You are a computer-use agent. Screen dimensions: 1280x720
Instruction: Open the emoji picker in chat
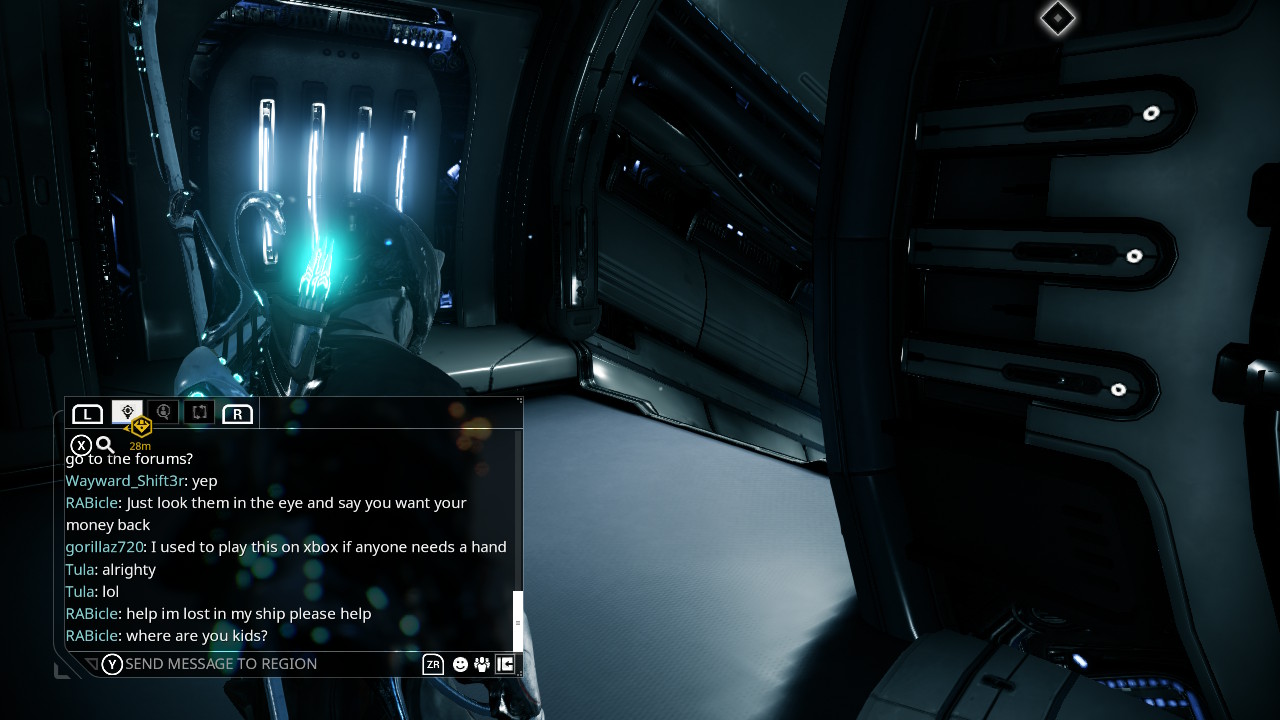pos(460,665)
